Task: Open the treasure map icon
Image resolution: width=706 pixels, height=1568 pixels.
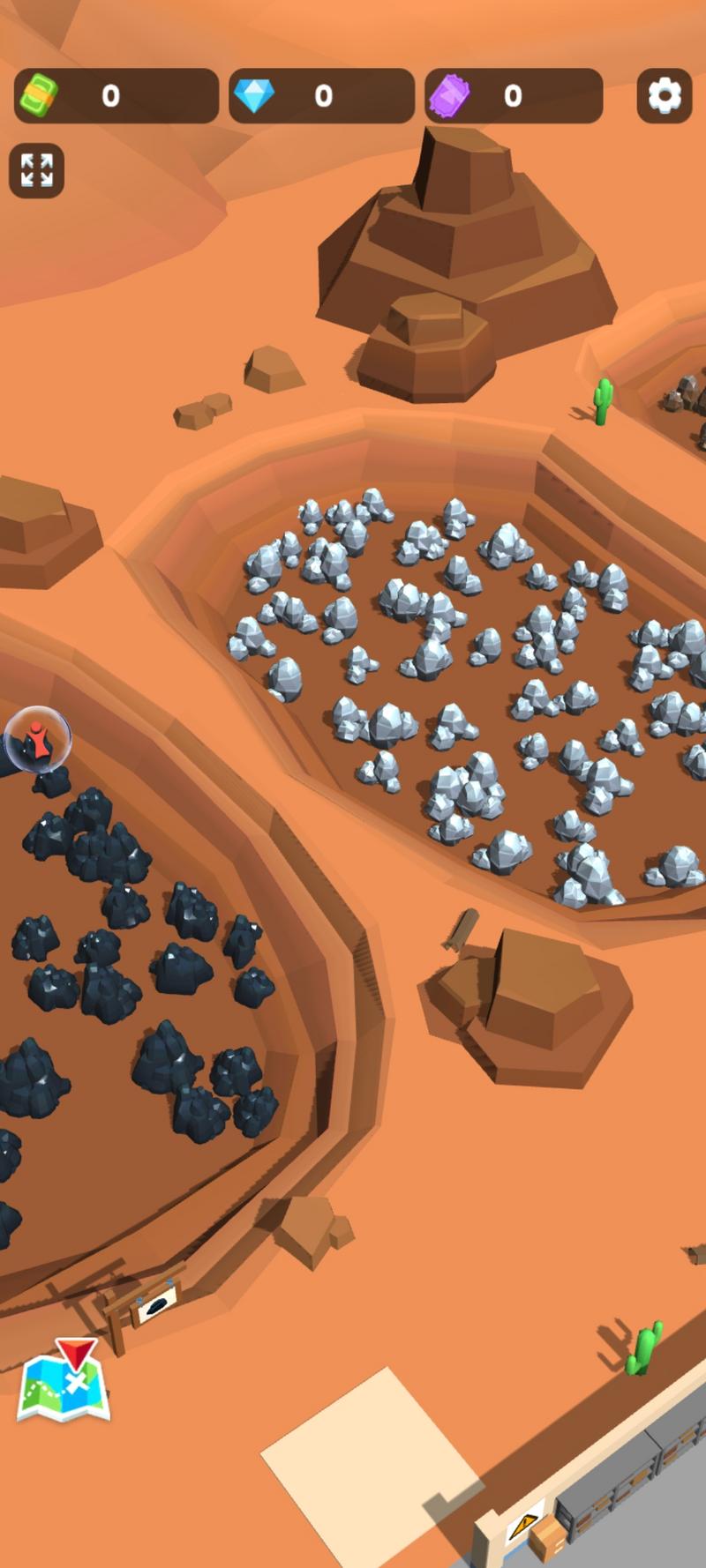Action: pyautogui.click(x=64, y=1385)
